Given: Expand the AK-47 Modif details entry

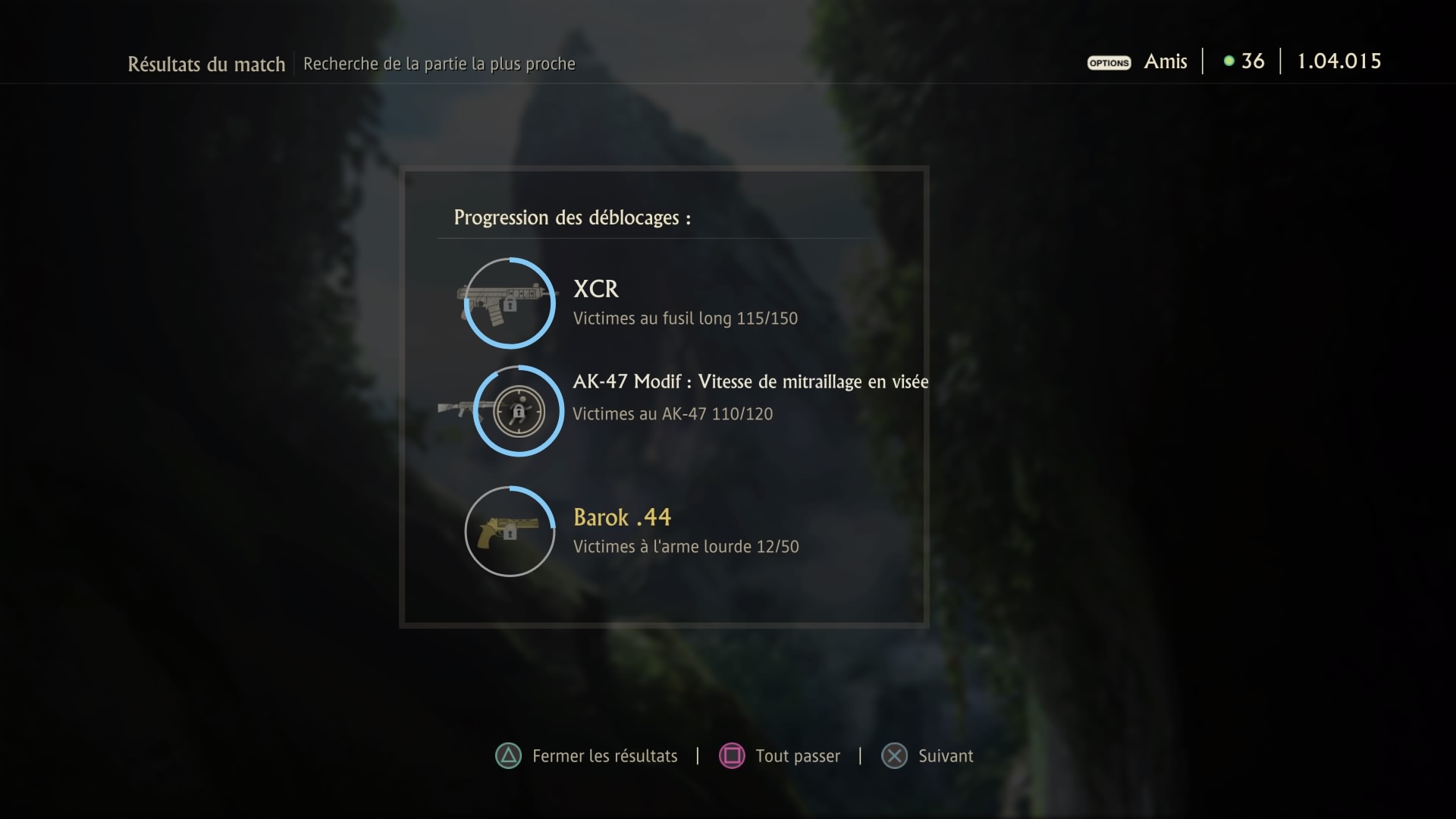Looking at the screenshot, I should tap(750, 381).
